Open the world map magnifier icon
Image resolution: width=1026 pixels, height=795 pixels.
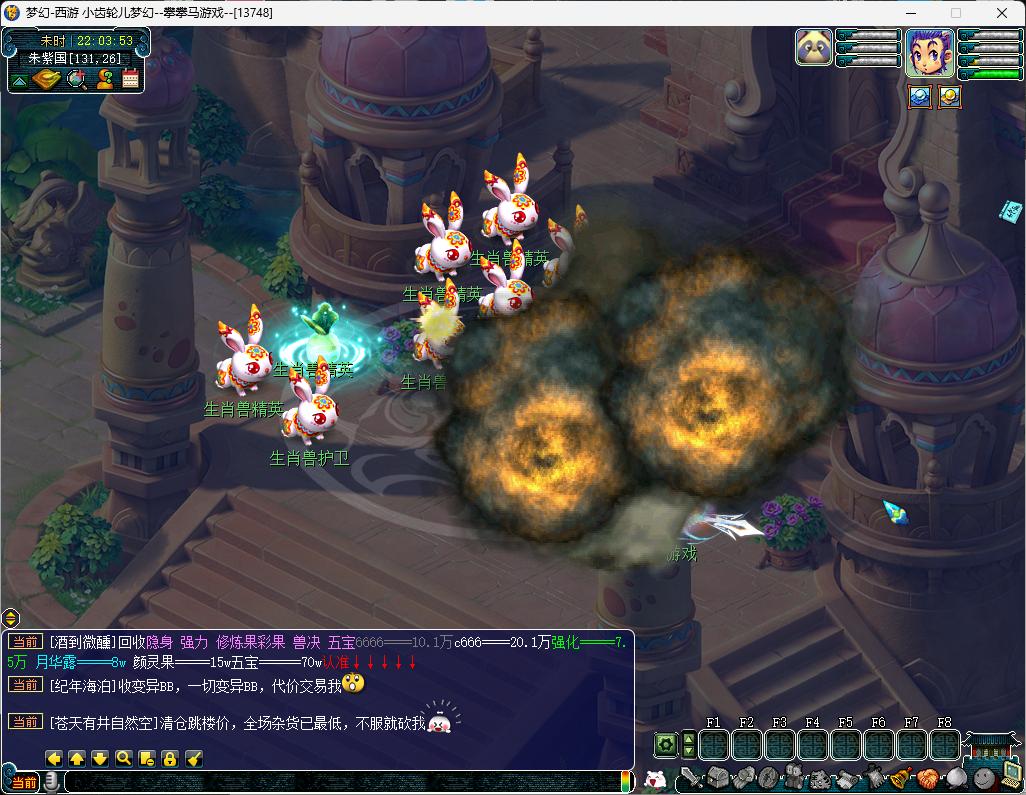[x=76, y=80]
